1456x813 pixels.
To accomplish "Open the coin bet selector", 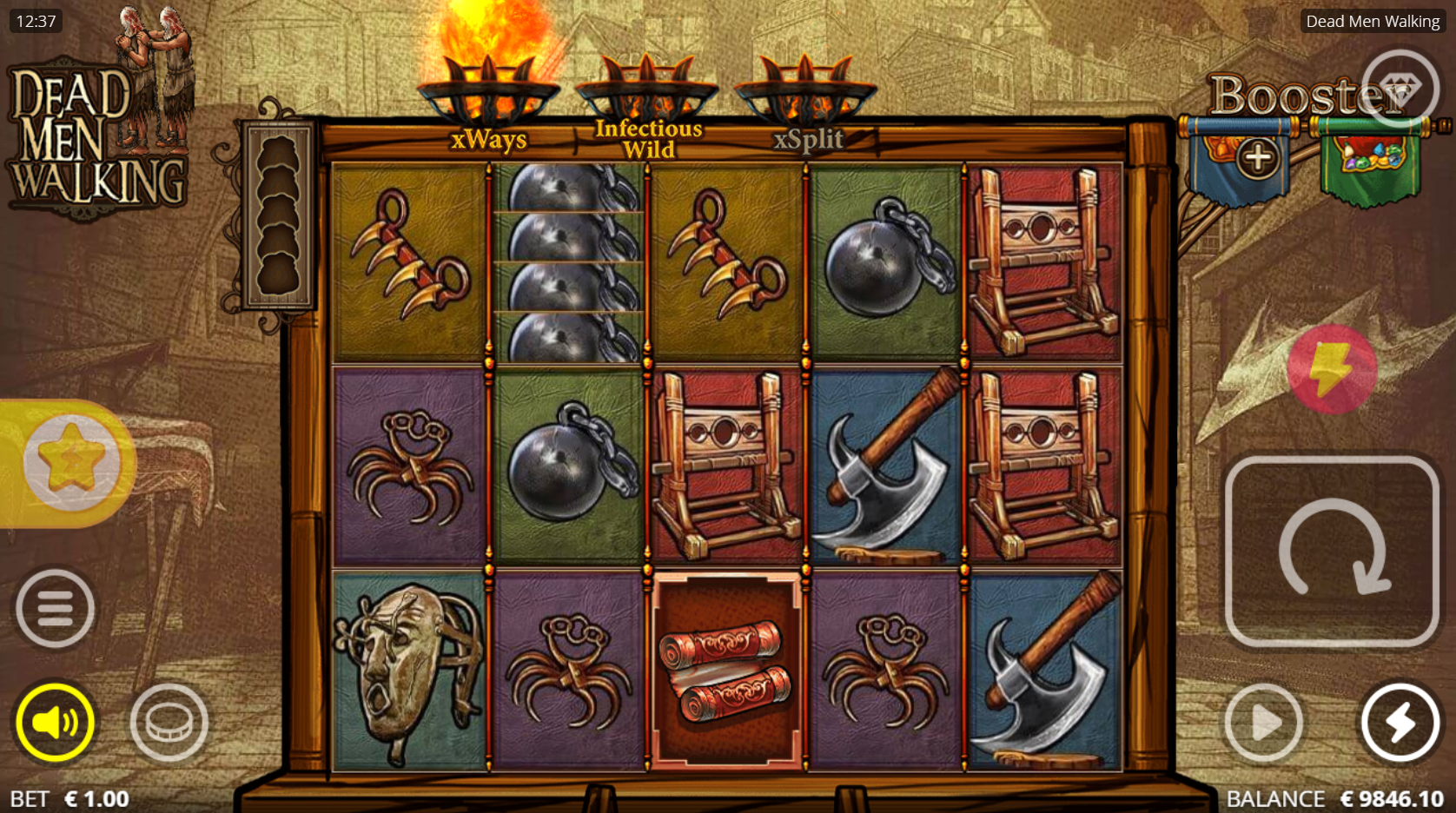I will [169, 722].
